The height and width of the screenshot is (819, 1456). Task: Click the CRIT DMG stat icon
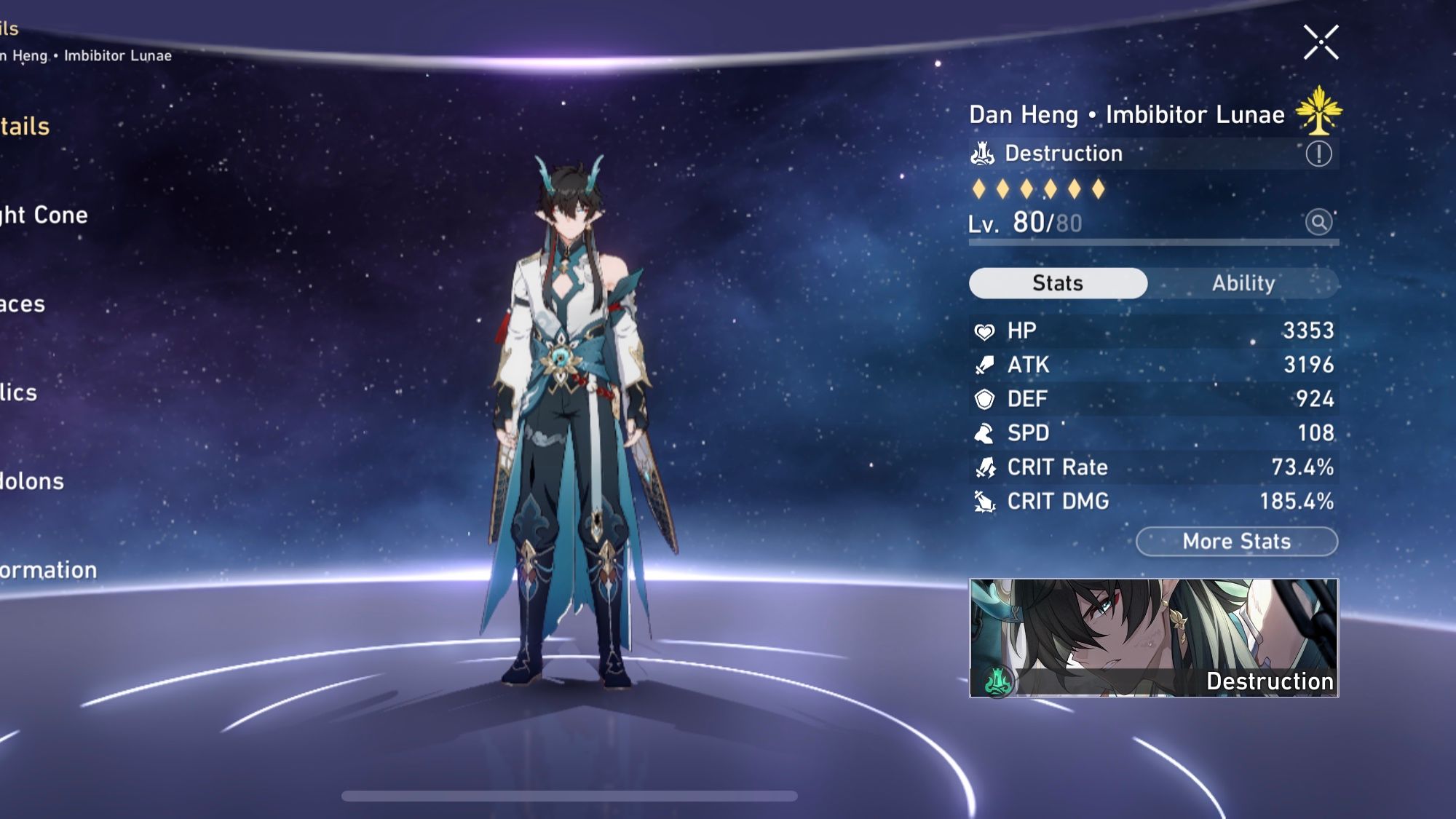[984, 502]
